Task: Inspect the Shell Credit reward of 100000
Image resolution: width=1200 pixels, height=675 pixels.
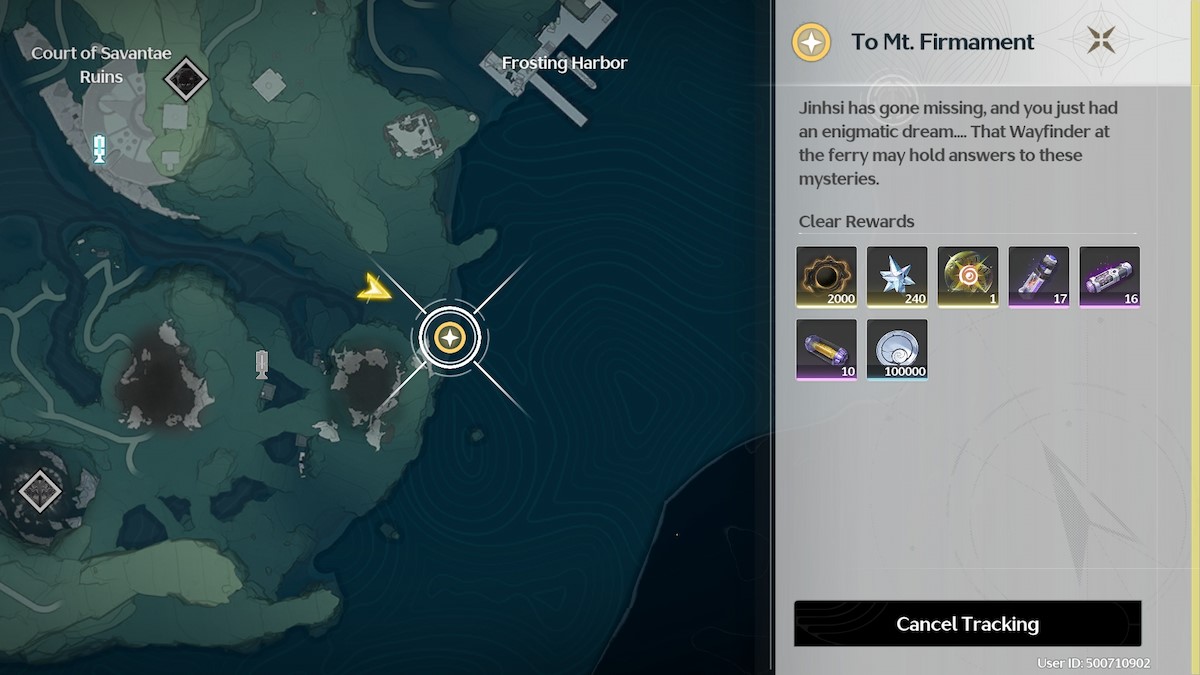Action: click(897, 349)
